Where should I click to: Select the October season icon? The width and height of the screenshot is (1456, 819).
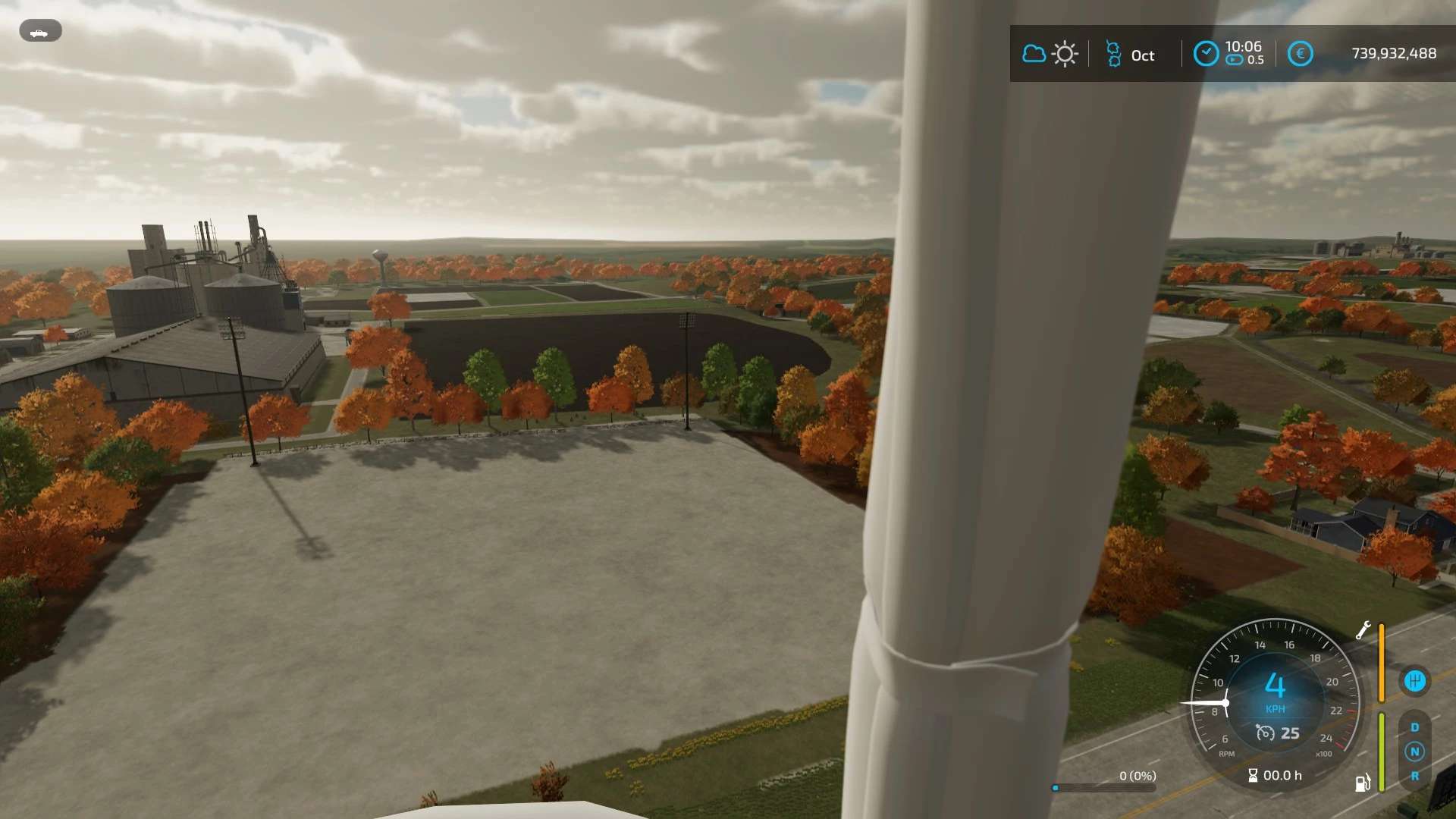coord(1113,55)
